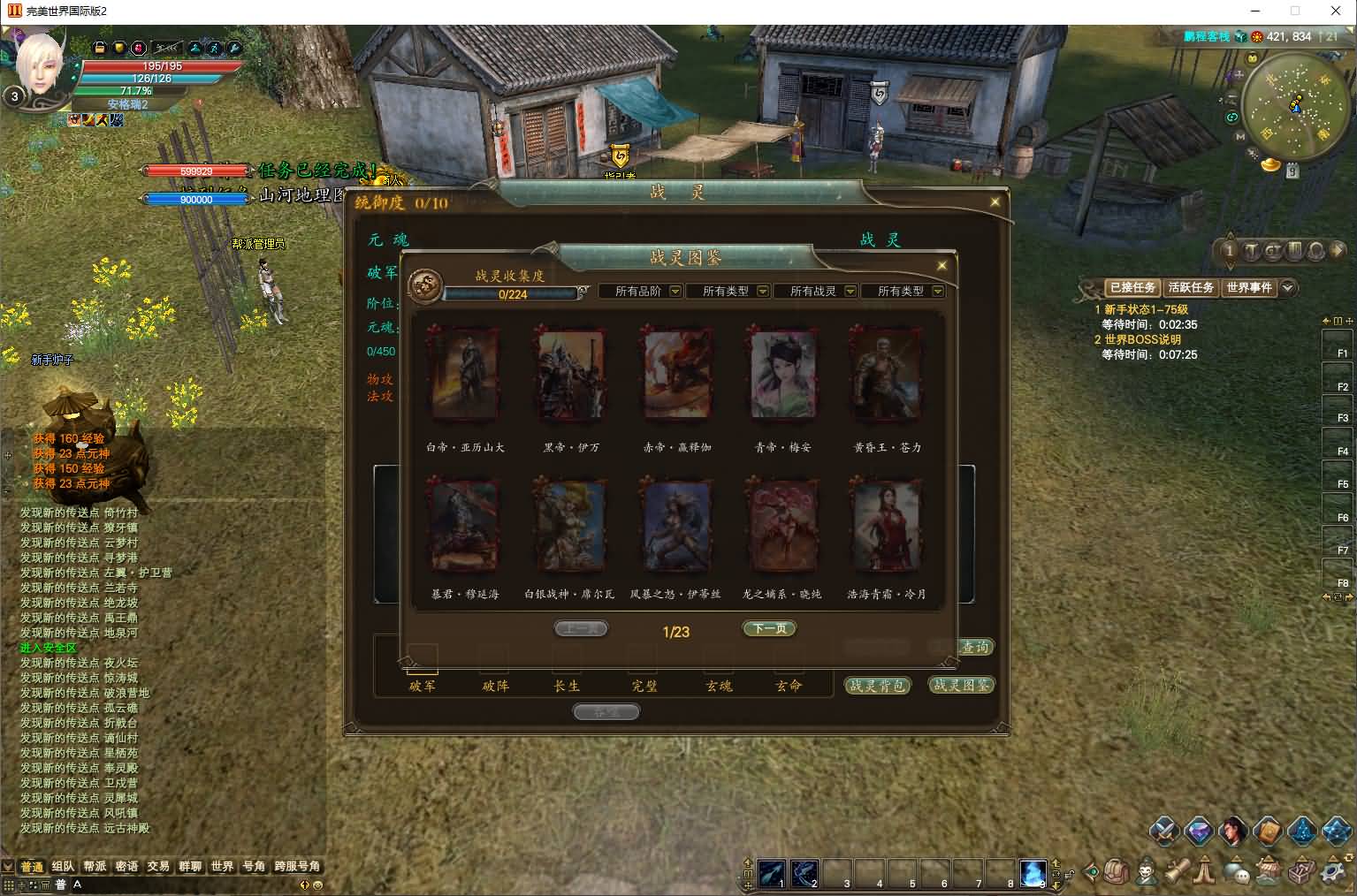Close the 战灵图鉴 window
Viewport: 1357px width, 896px height.
point(942,265)
